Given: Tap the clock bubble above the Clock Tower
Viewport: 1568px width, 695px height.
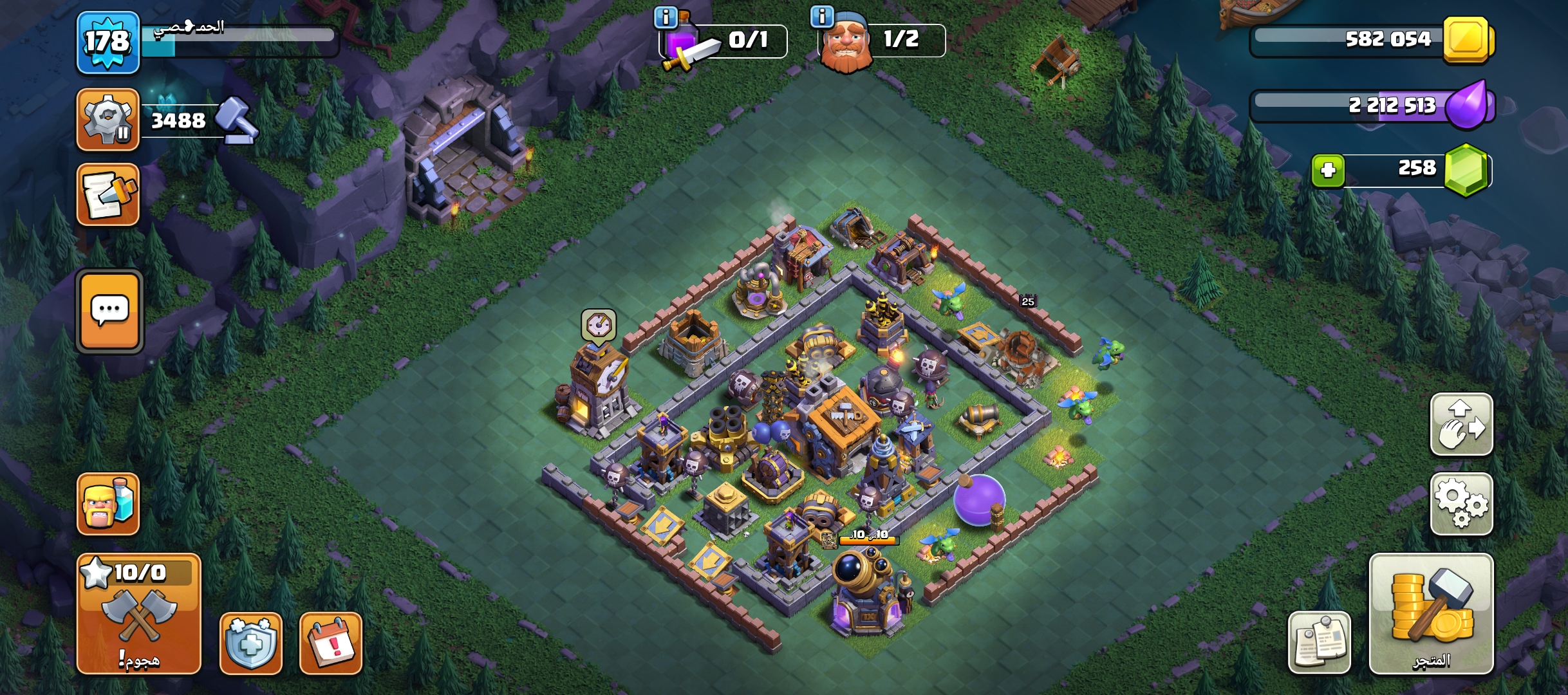Looking at the screenshot, I should point(599,325).
